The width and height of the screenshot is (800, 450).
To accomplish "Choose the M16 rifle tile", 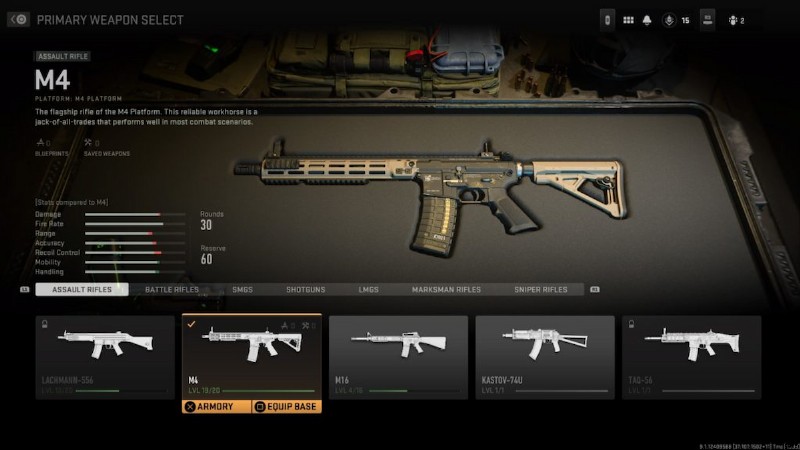I will tap(398, 356).
